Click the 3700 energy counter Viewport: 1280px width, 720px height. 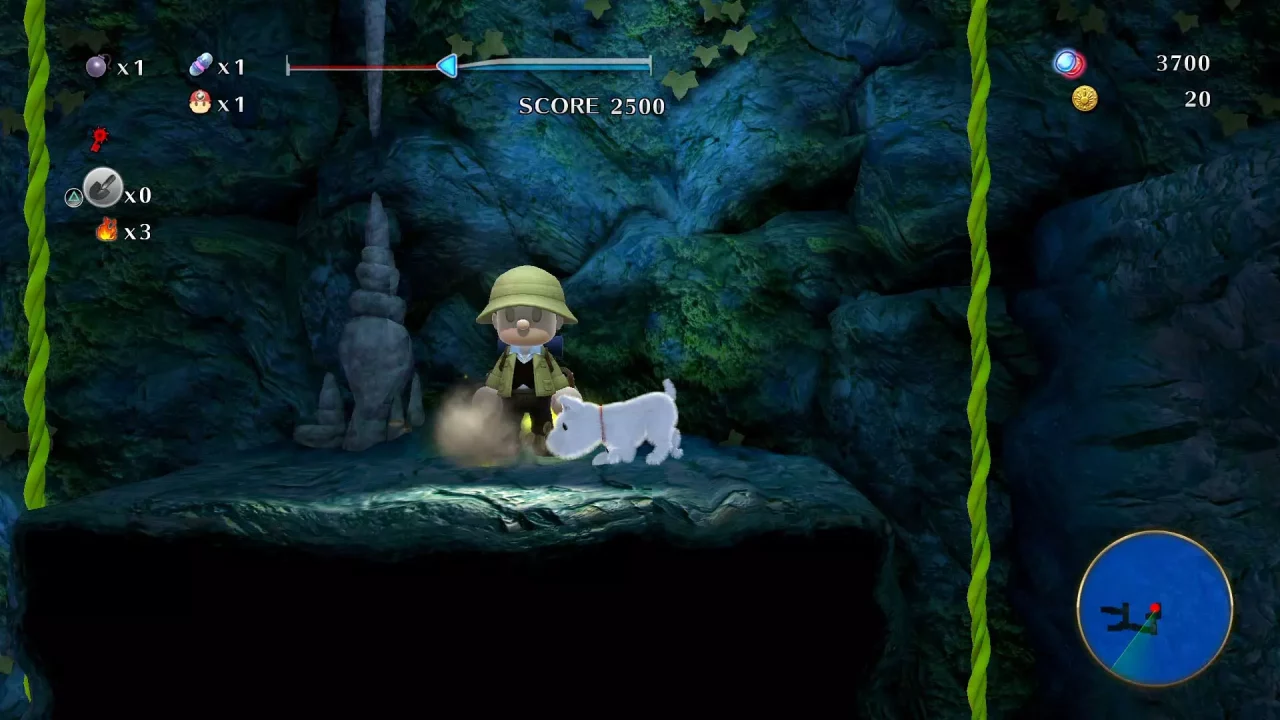[x=1184, y=63]
